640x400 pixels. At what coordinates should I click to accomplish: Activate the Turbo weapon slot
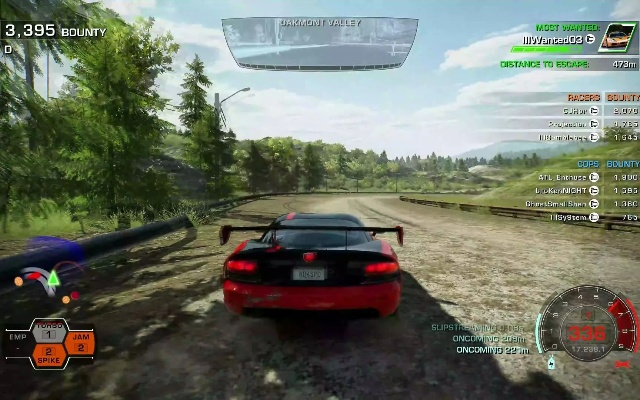coord(47,332)
